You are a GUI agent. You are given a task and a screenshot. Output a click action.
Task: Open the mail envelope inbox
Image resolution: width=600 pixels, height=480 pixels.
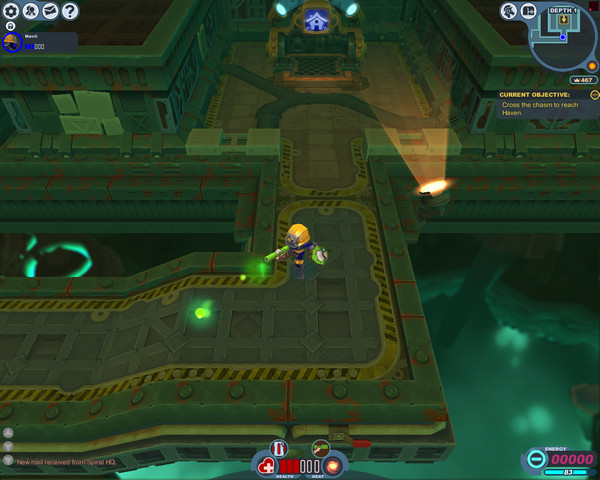coord(50,11)
